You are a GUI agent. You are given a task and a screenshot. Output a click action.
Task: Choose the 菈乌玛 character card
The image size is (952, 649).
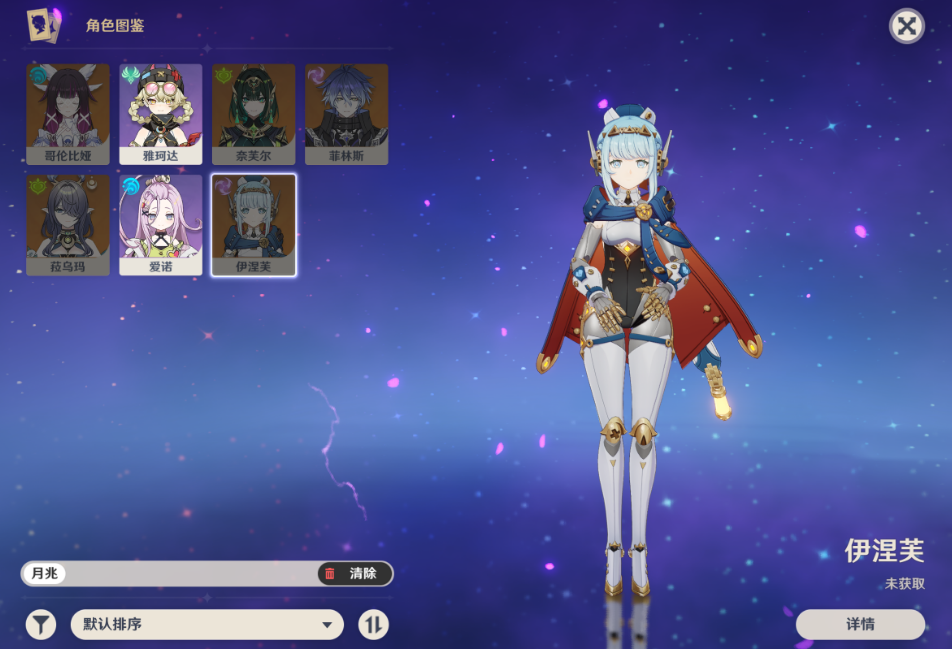coord(68,225)
